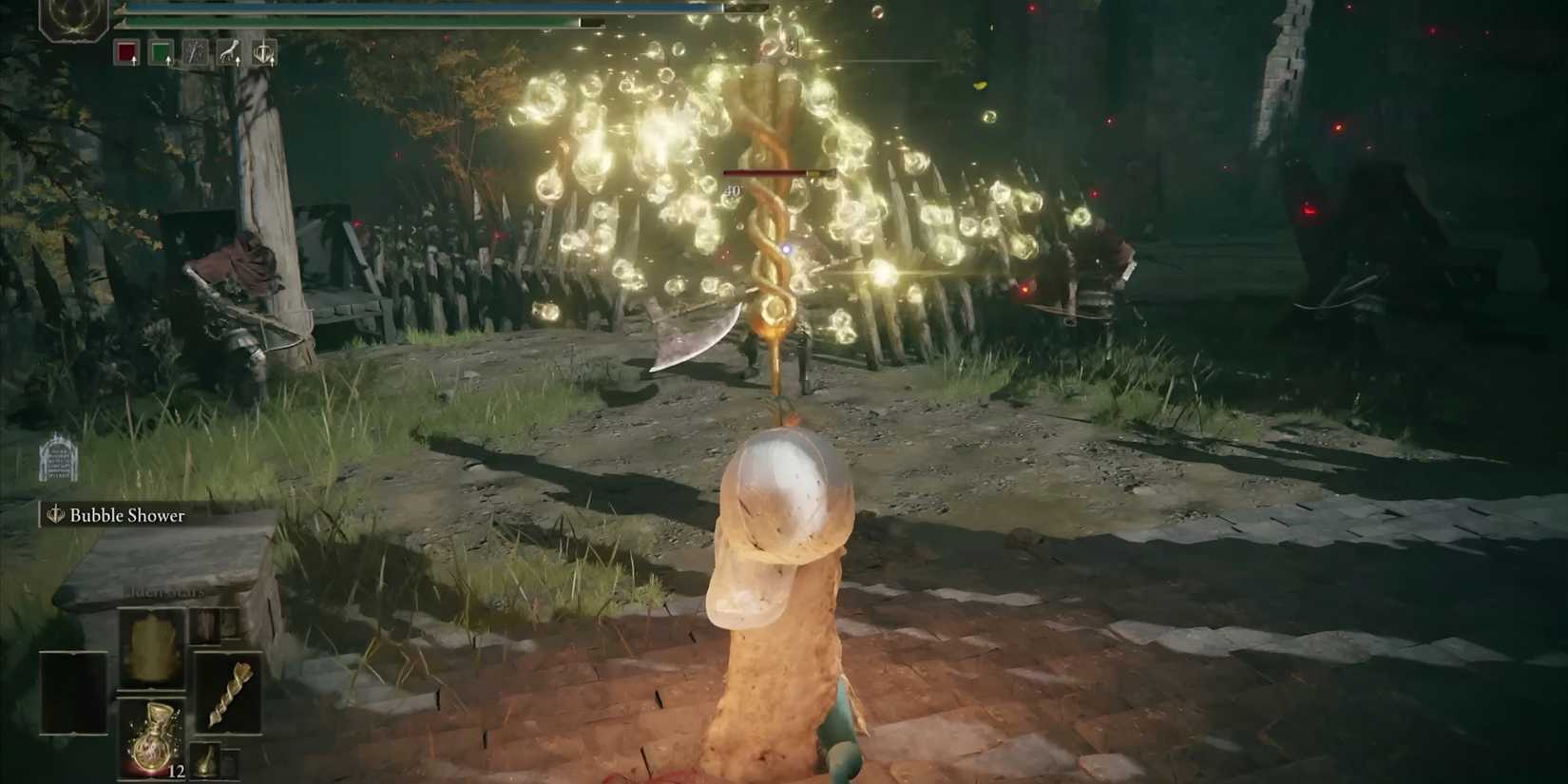Image resolution: width=1568 pixels, height=784 pixels.
Task: Click the red crimson buff status icon
Action: (x=124, y=53)
